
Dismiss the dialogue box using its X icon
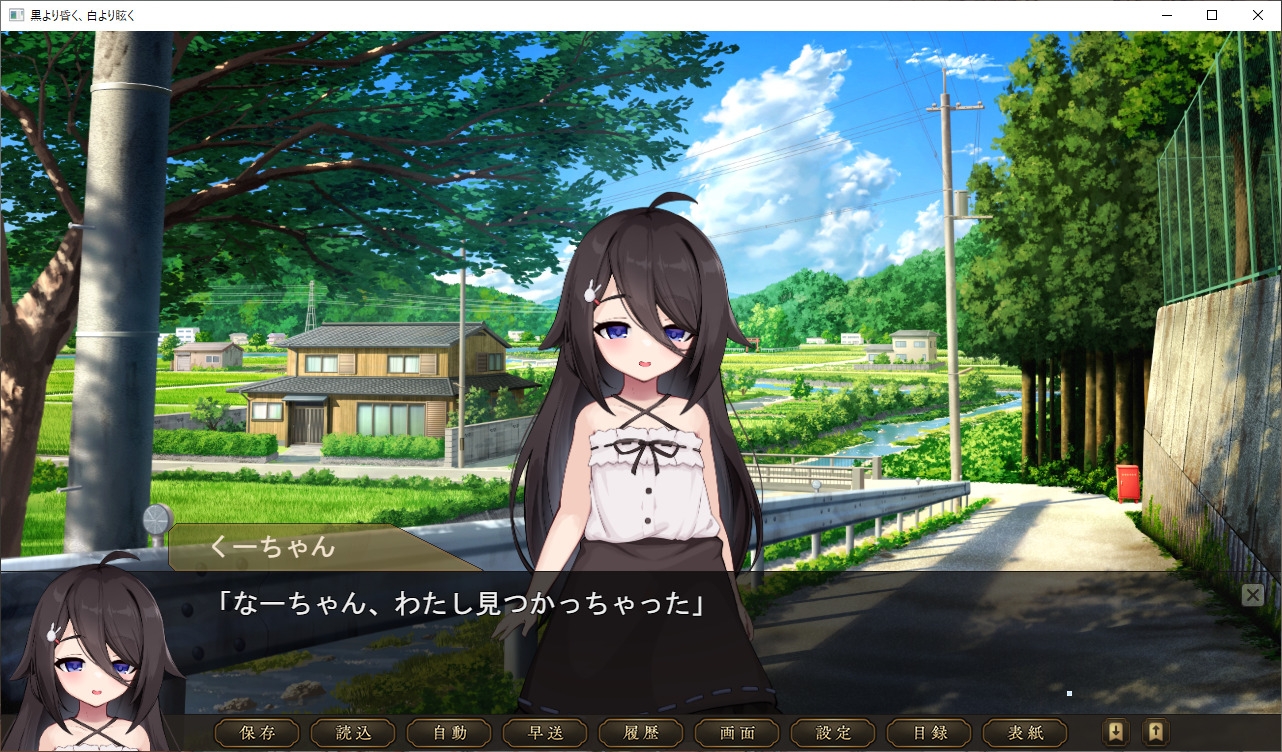click(x=1252, y=594)
